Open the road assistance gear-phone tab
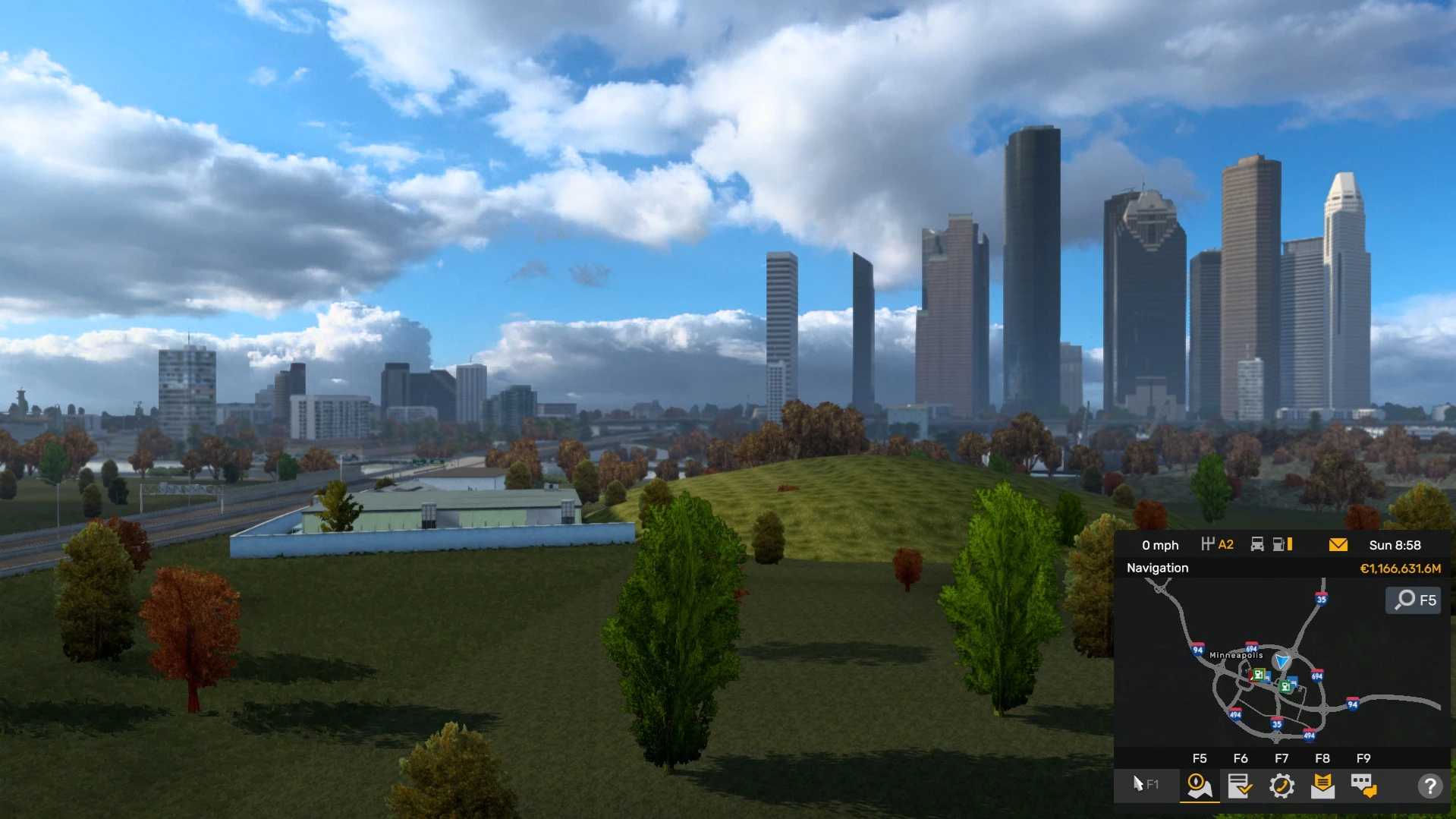Screen dimensions: 1456x819 click(1281, 786)
